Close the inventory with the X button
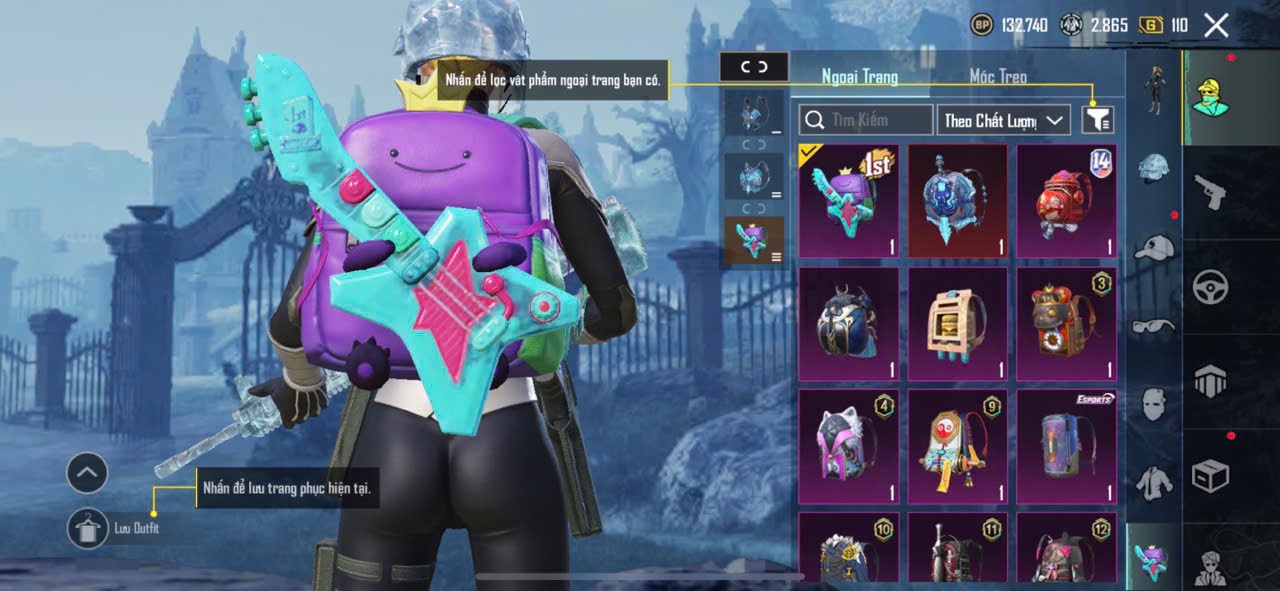 [x=1216, y=25]
